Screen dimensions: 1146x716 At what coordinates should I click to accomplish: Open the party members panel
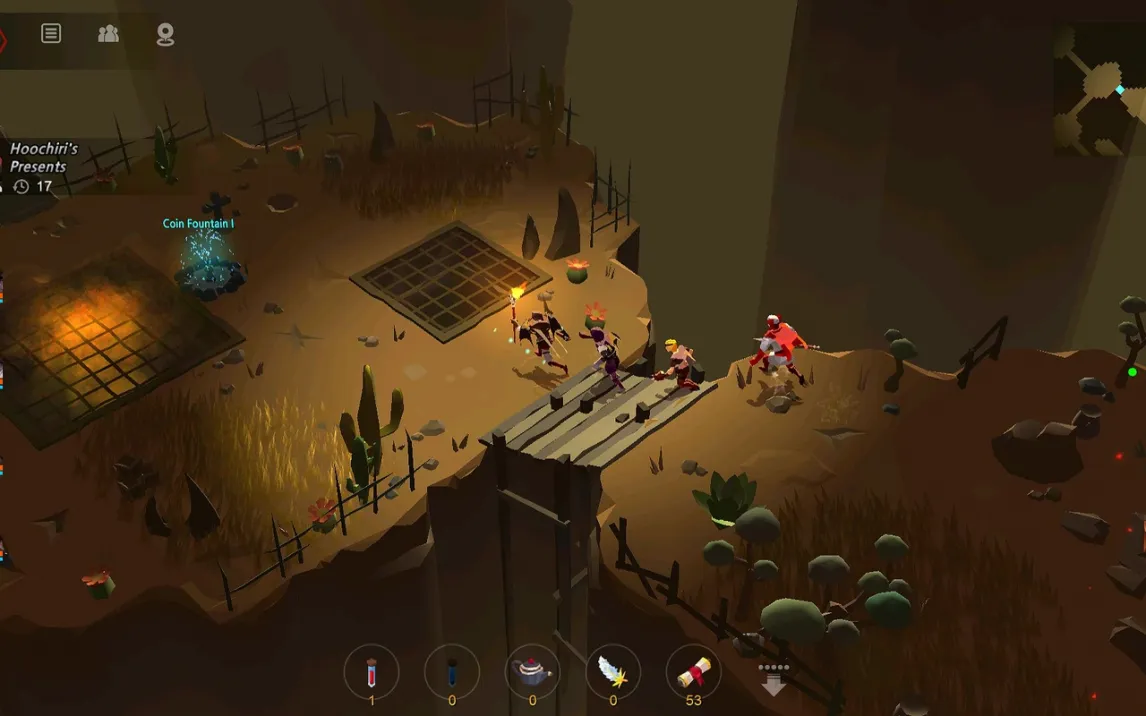108,34
